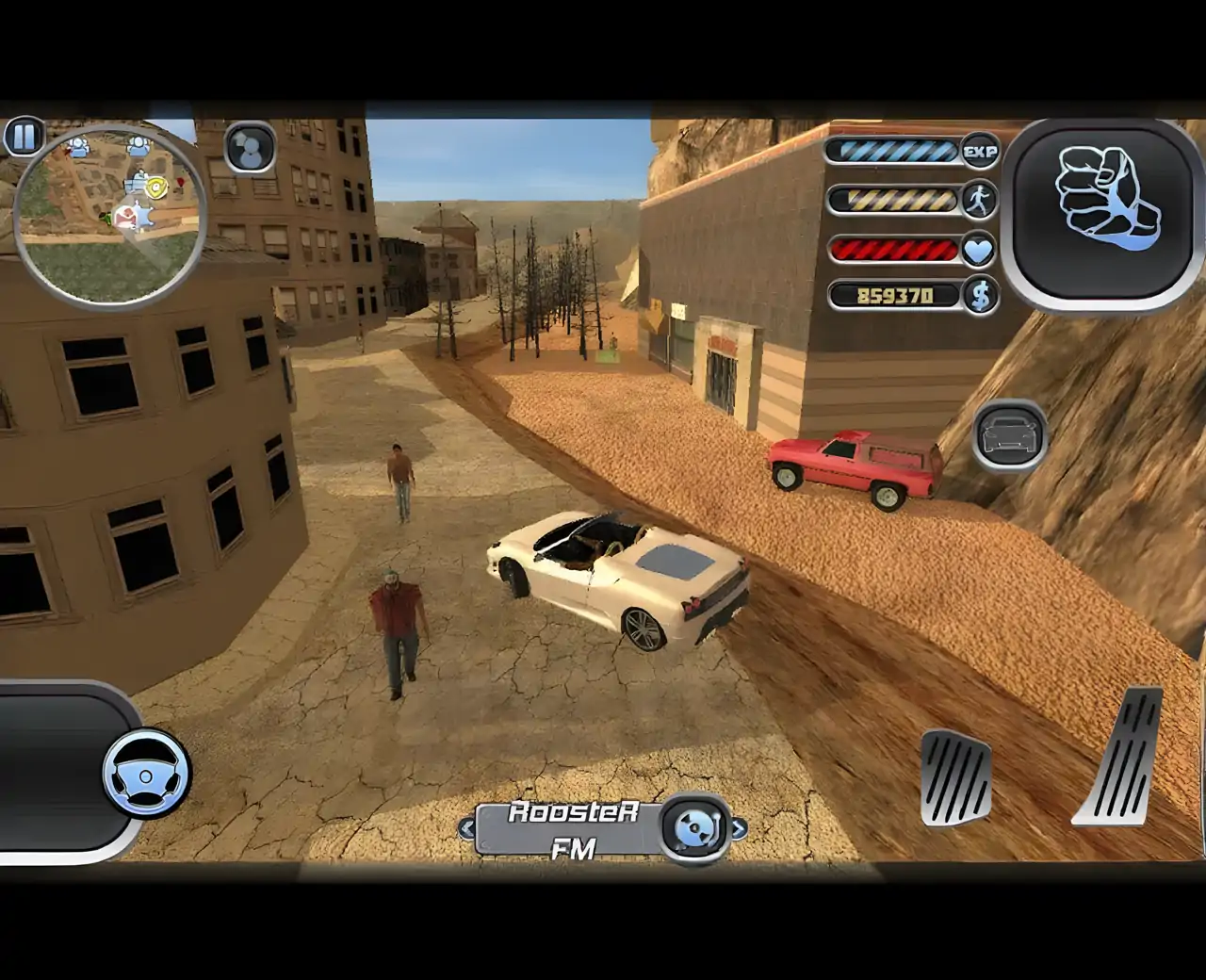Switch to next radio station arrow
The width and height of the screenshot is (1206, 980).
click(739, 829)
